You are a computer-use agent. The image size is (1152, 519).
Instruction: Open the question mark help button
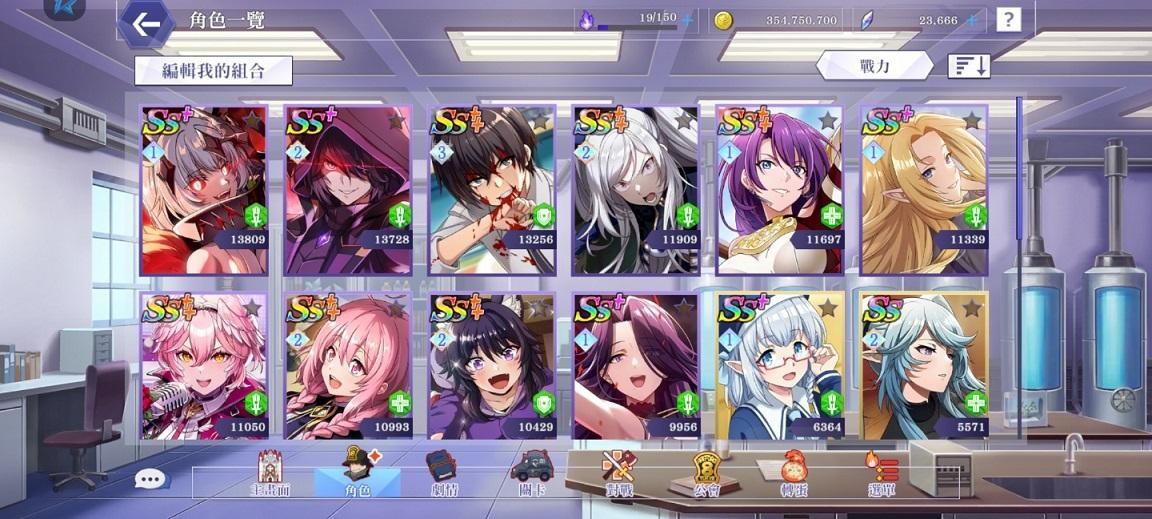pyautogui.click(x=1008, y=19)
